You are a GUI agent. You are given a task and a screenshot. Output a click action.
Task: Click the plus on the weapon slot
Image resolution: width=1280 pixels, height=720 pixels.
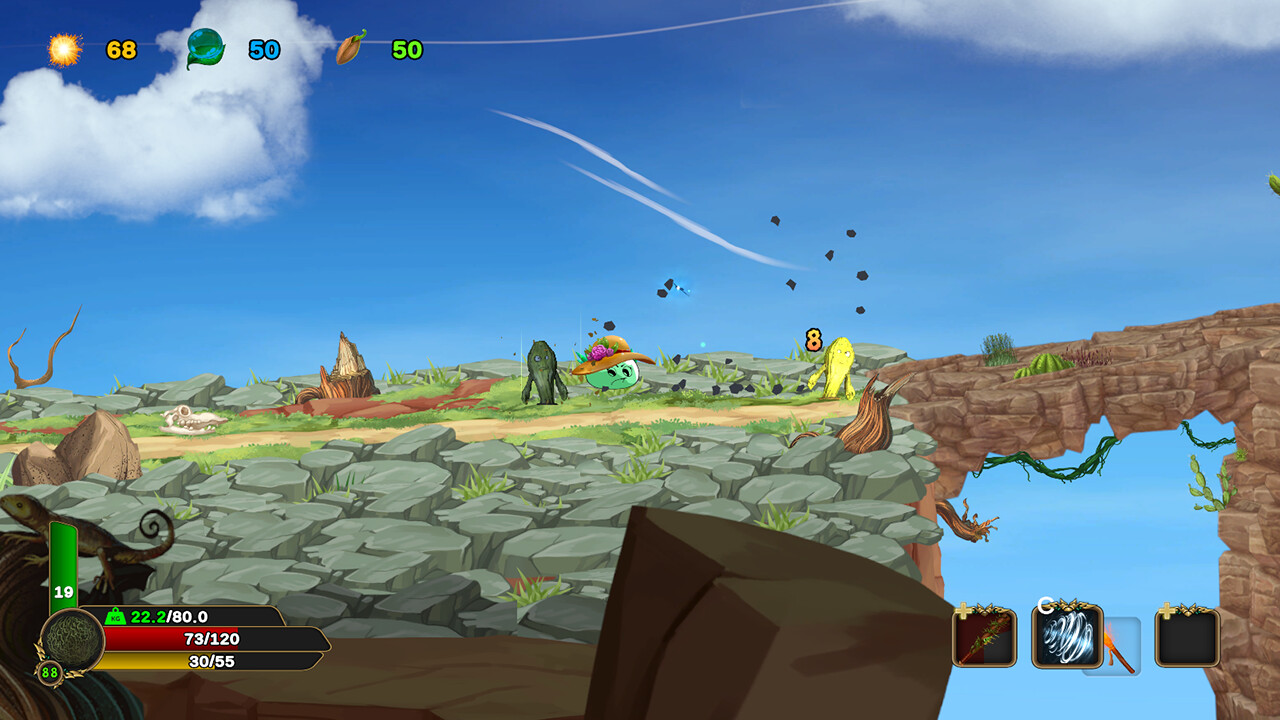point(963,608)
